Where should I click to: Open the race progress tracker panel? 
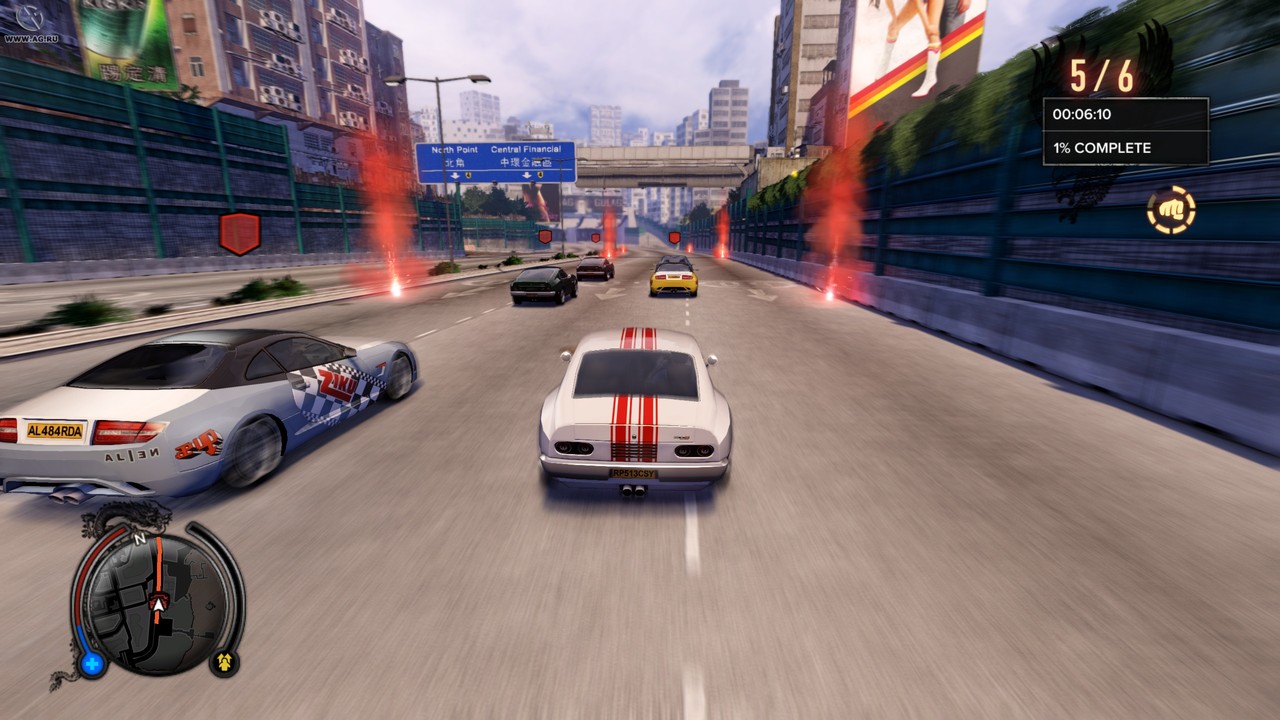click(x=1125, y=131)
